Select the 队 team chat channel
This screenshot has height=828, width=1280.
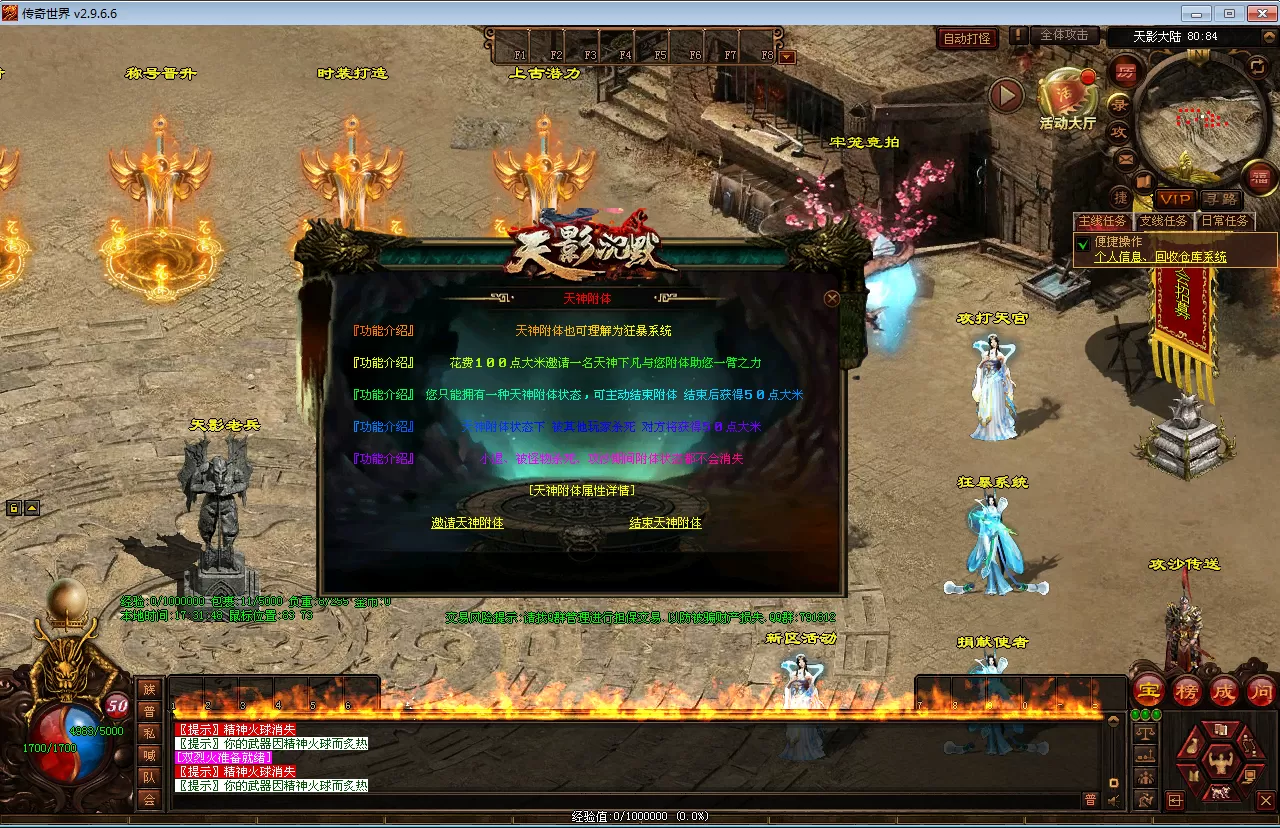coord(149,777)
